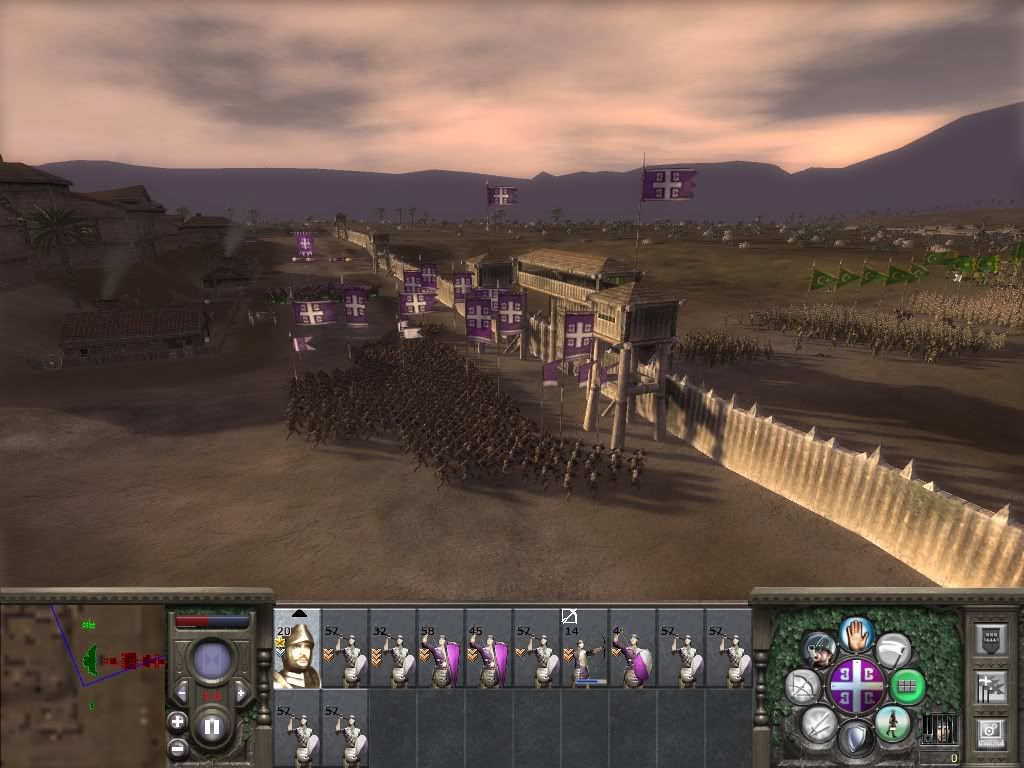Zoom in the battle minimap
This screenshot has width=1024, height=768.
coord(177,720)
